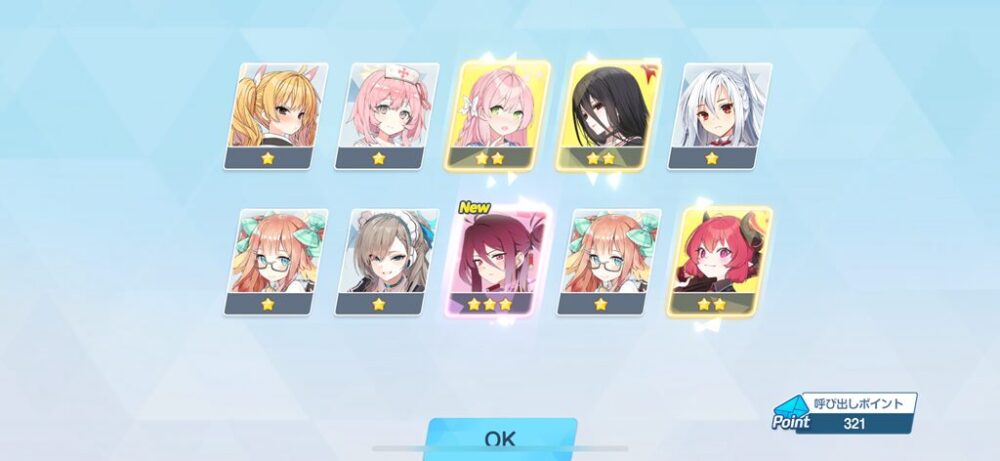Pick the red-haired horned two-star card
The height and width of the screenshot is (461, 1000).
[x=720, y=260]
